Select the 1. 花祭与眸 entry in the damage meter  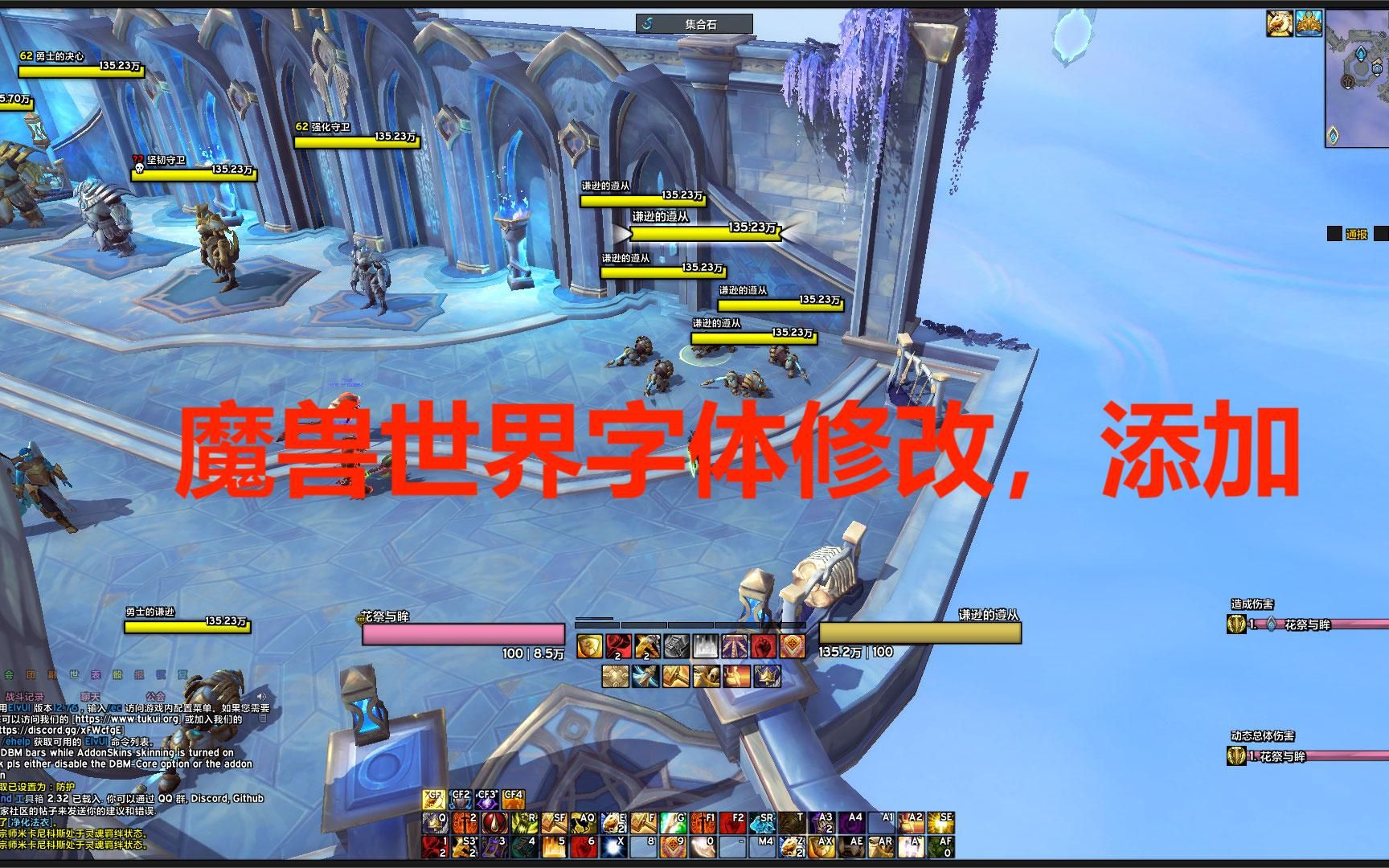1286,625
